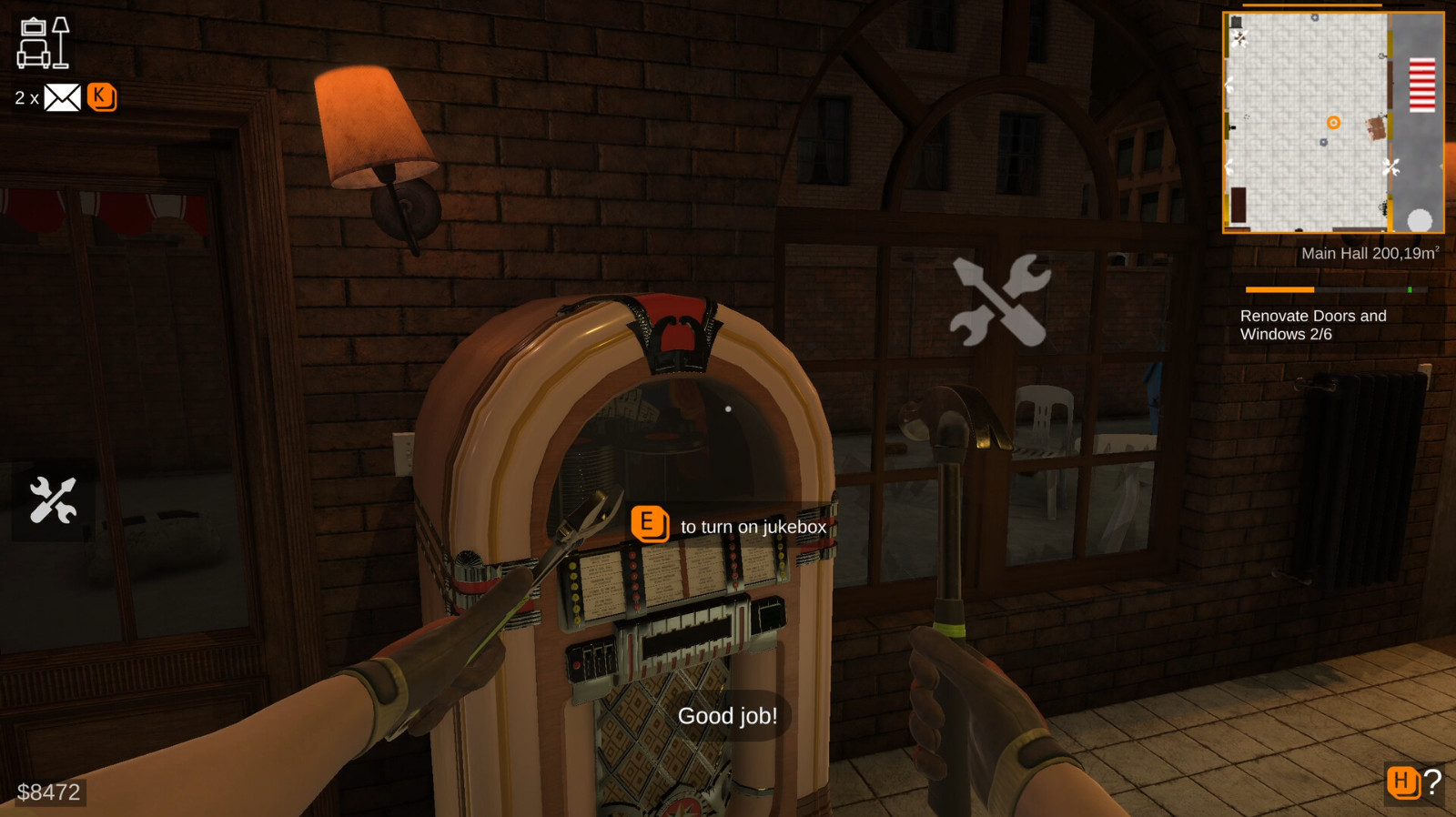1456x817 pixels.
Task: Open the furniture and lamp store icon
Action: (x=43, y=43)
